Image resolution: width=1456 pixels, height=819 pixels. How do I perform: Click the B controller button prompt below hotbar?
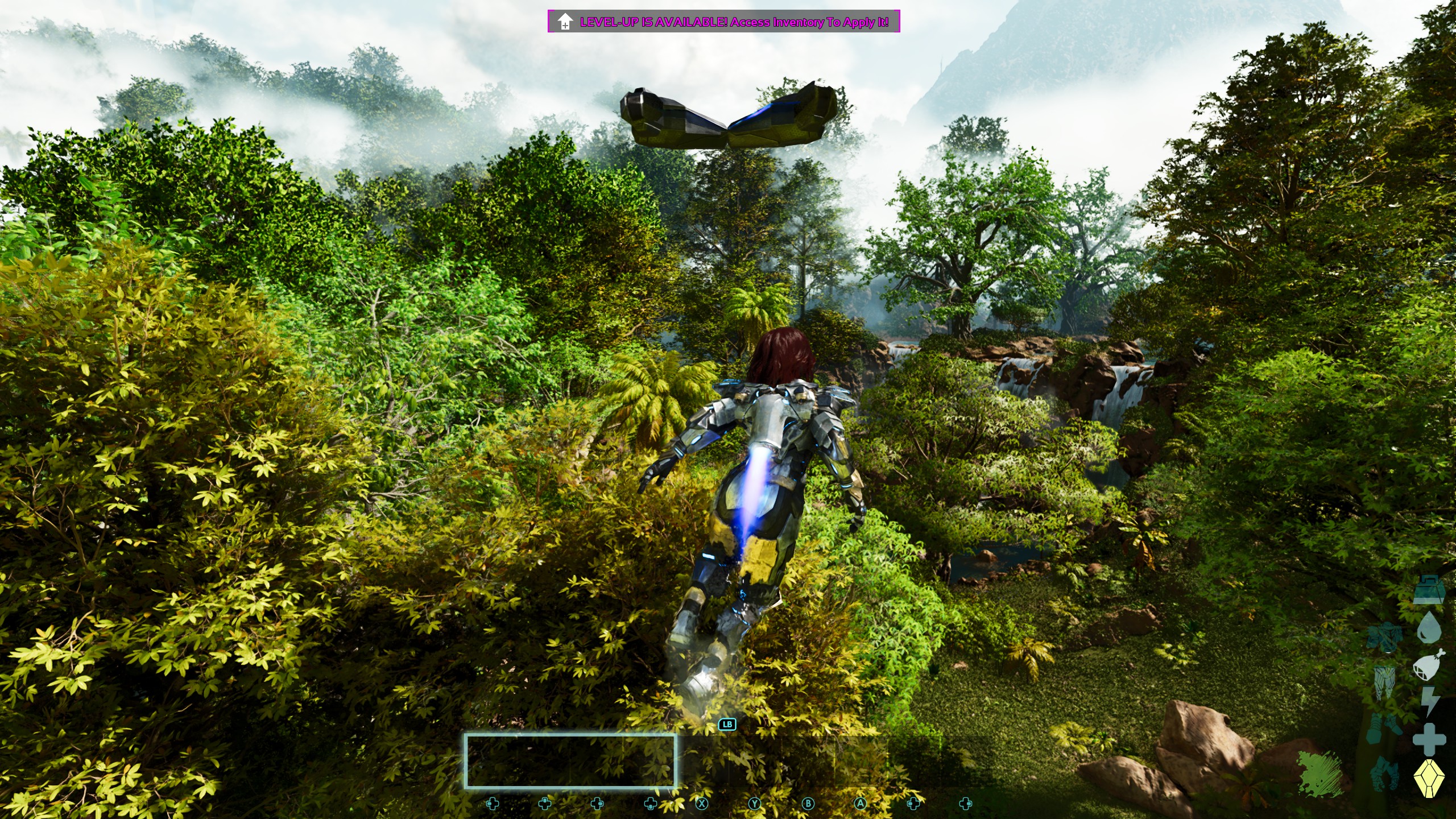tap(809, 804)
